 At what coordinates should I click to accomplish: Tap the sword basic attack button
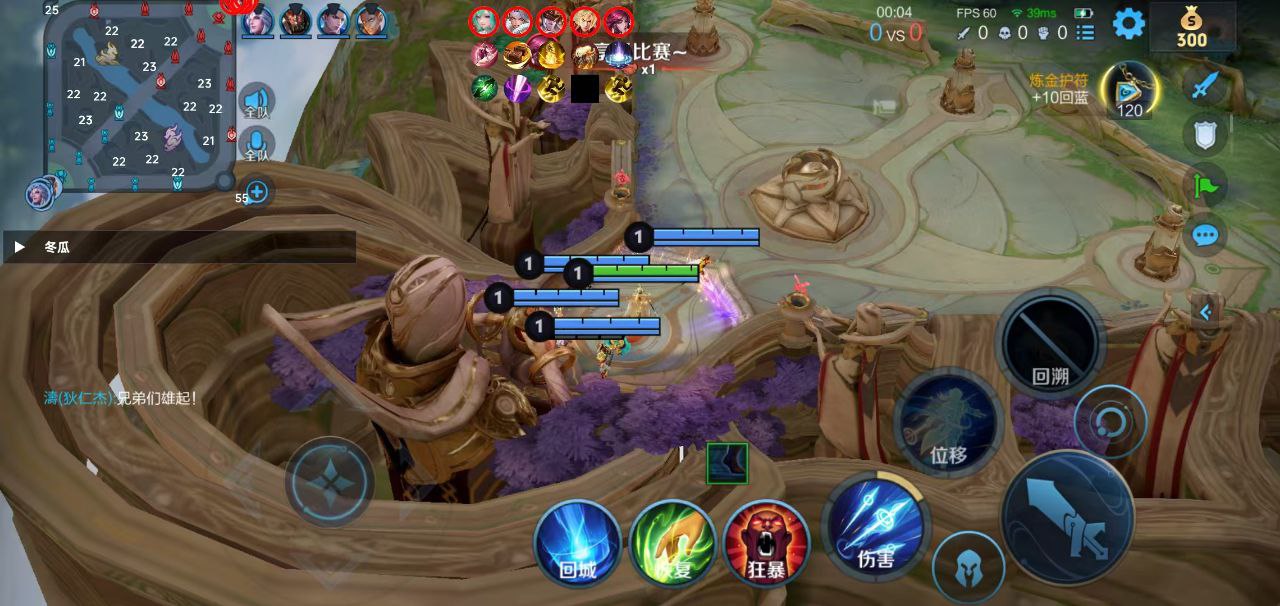(1067, 517)
